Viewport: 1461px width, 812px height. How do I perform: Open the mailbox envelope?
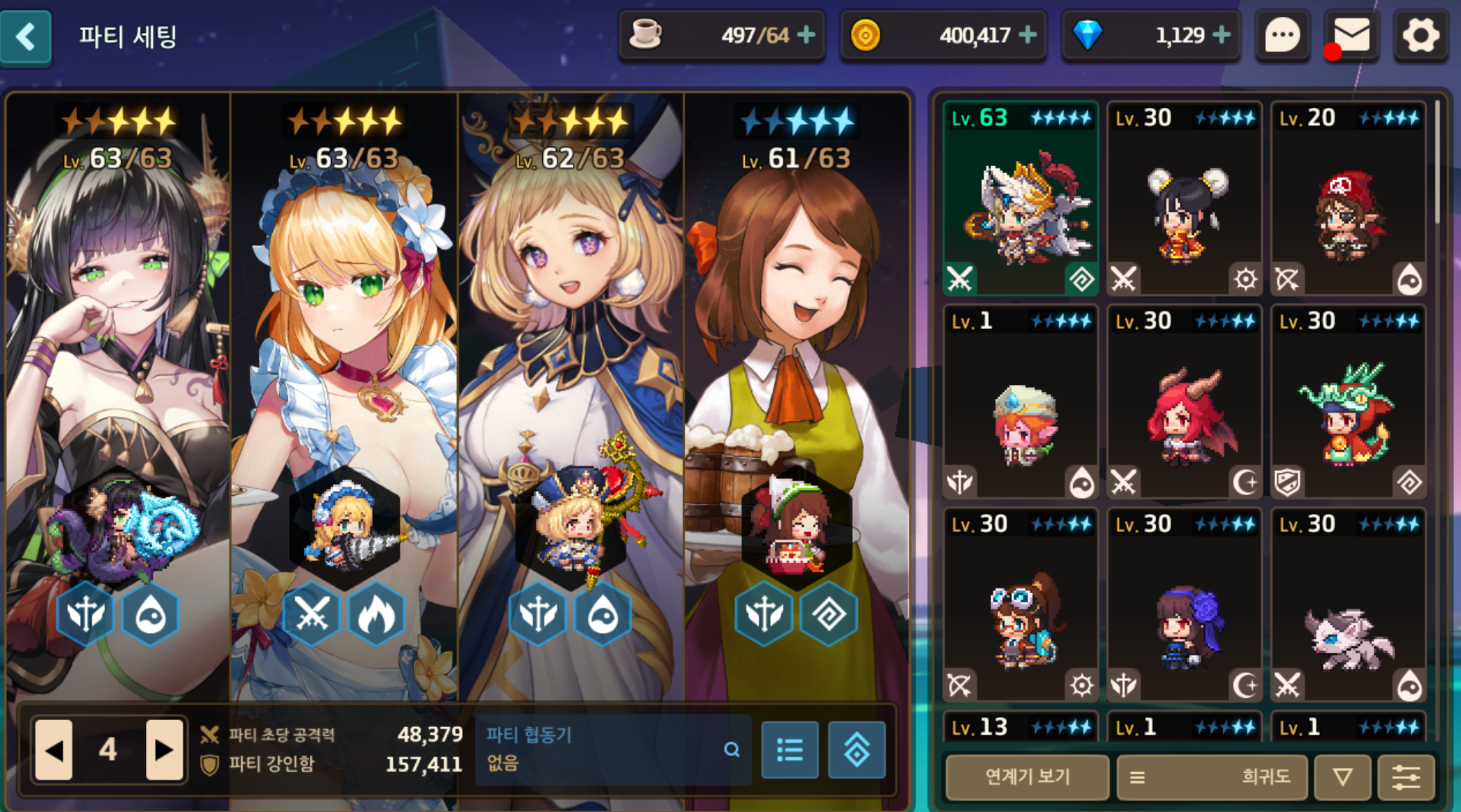pos(1351,36)
